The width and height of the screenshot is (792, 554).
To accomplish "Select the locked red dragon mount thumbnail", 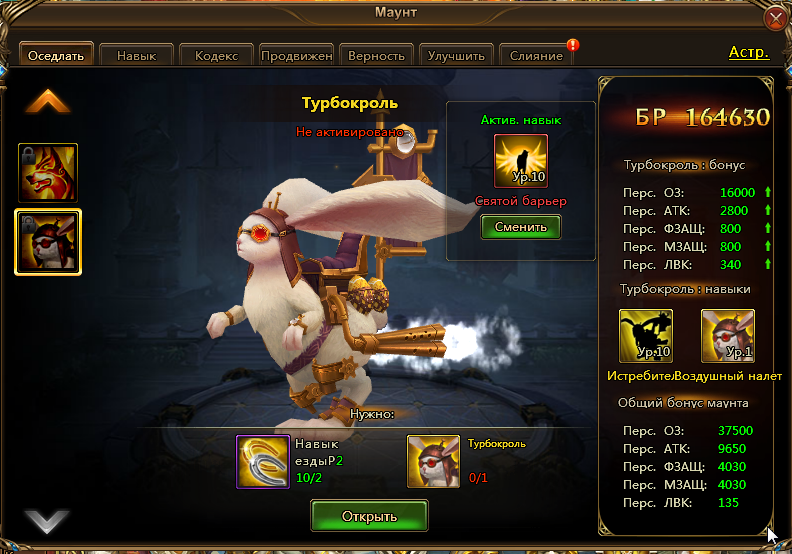I will pyautogui.click(x=48, y=172).
